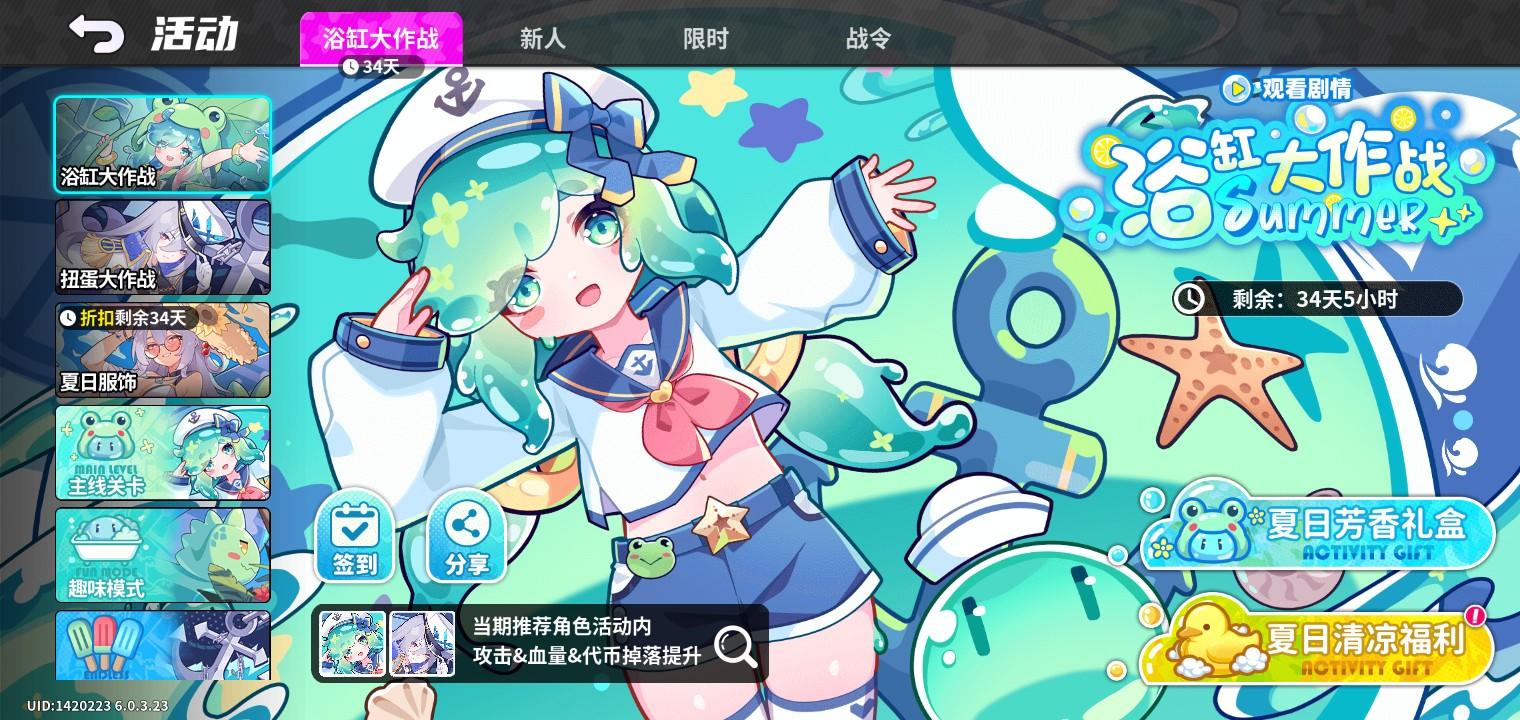Select 趣味模式 fun mode in the sidebar
Image resolution: width=1520 pixels, height=720 pixels.
(162, 555)
